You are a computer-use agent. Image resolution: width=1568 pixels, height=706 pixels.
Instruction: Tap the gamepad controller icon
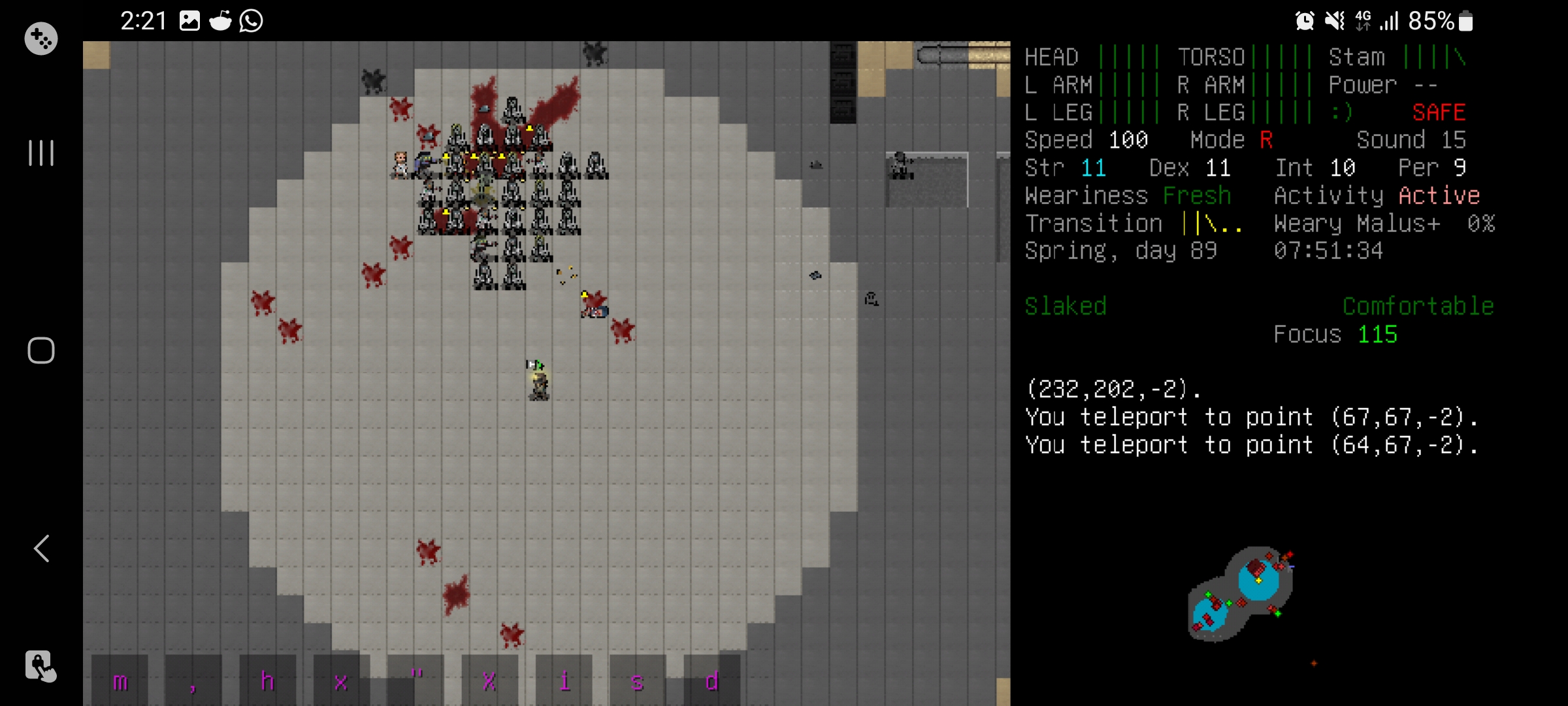pyautogui.click(x=41, y=38)
